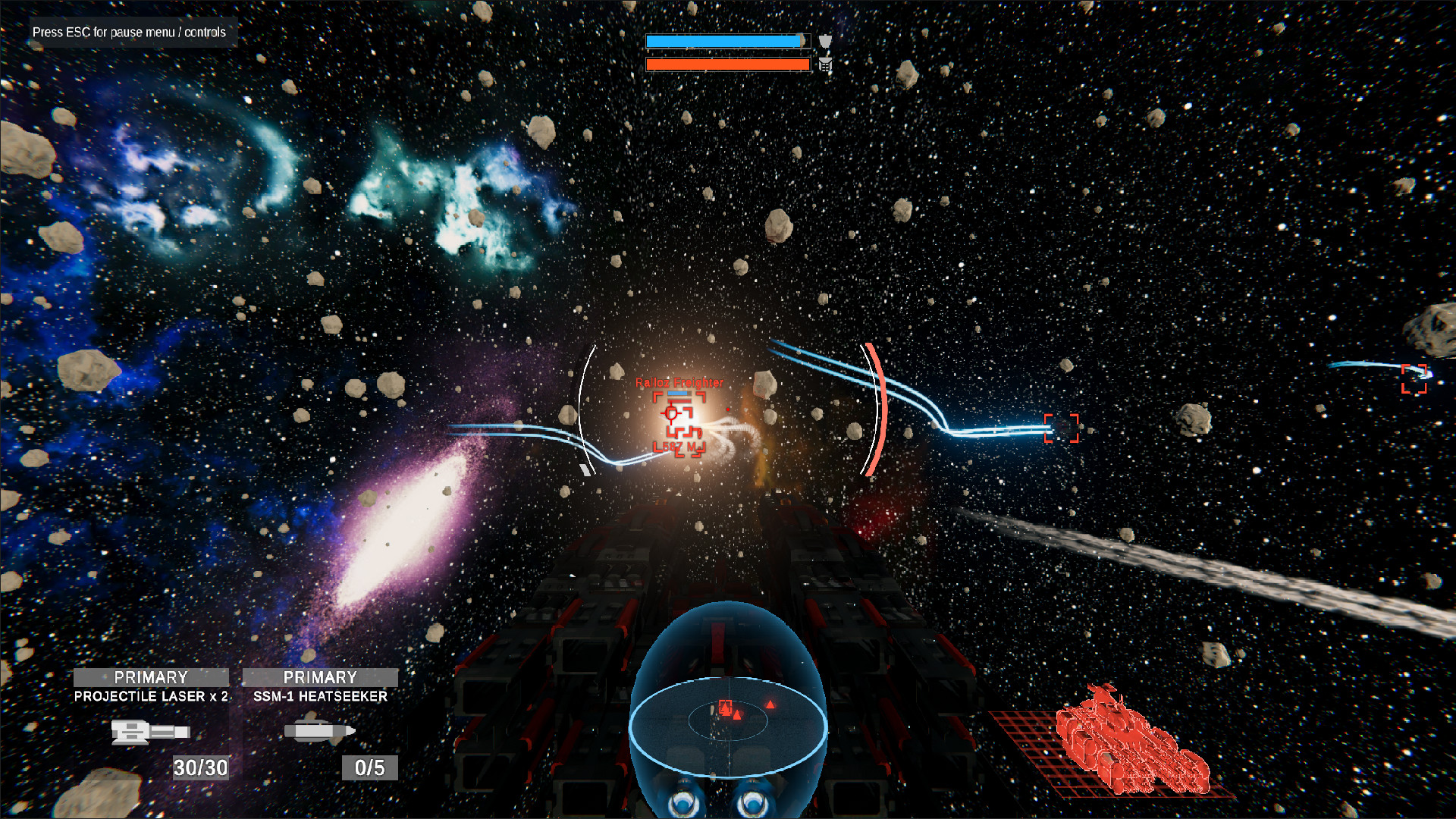
Task: Open the pause menu via the ESC hint banner
Action: 129,32
